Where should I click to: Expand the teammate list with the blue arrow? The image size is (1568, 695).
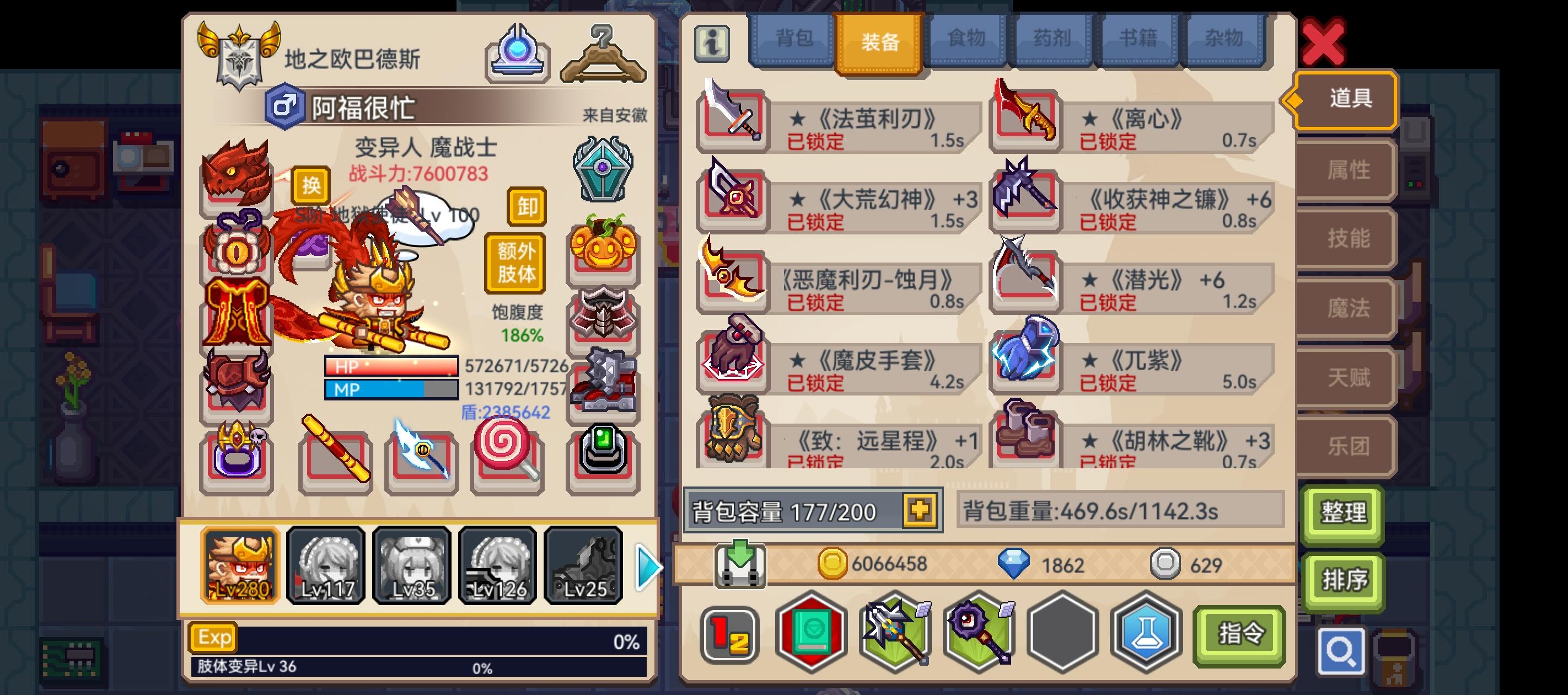coord(648,568)
